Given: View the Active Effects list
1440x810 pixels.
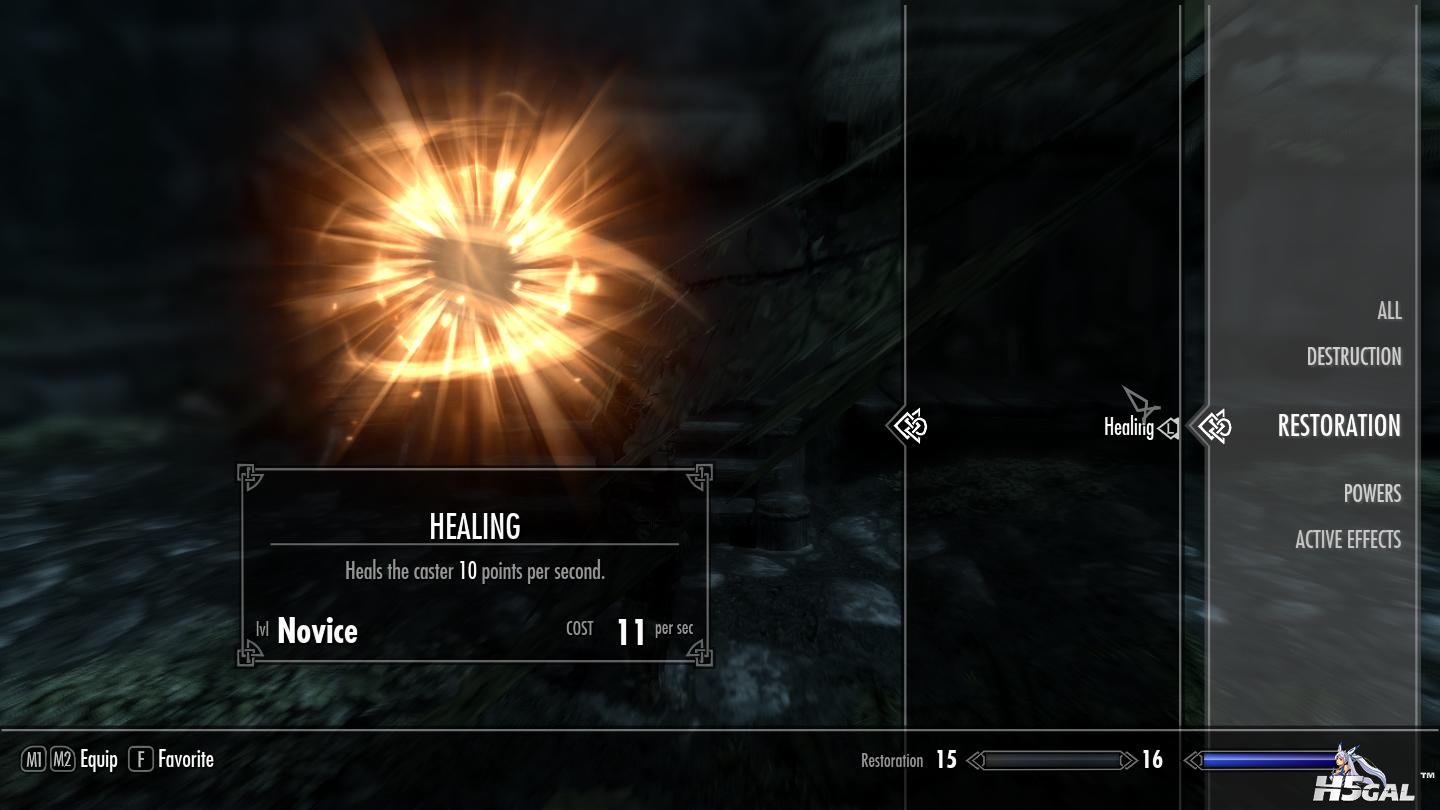Looking at the screenshot, I should (x=1347, y=540).
